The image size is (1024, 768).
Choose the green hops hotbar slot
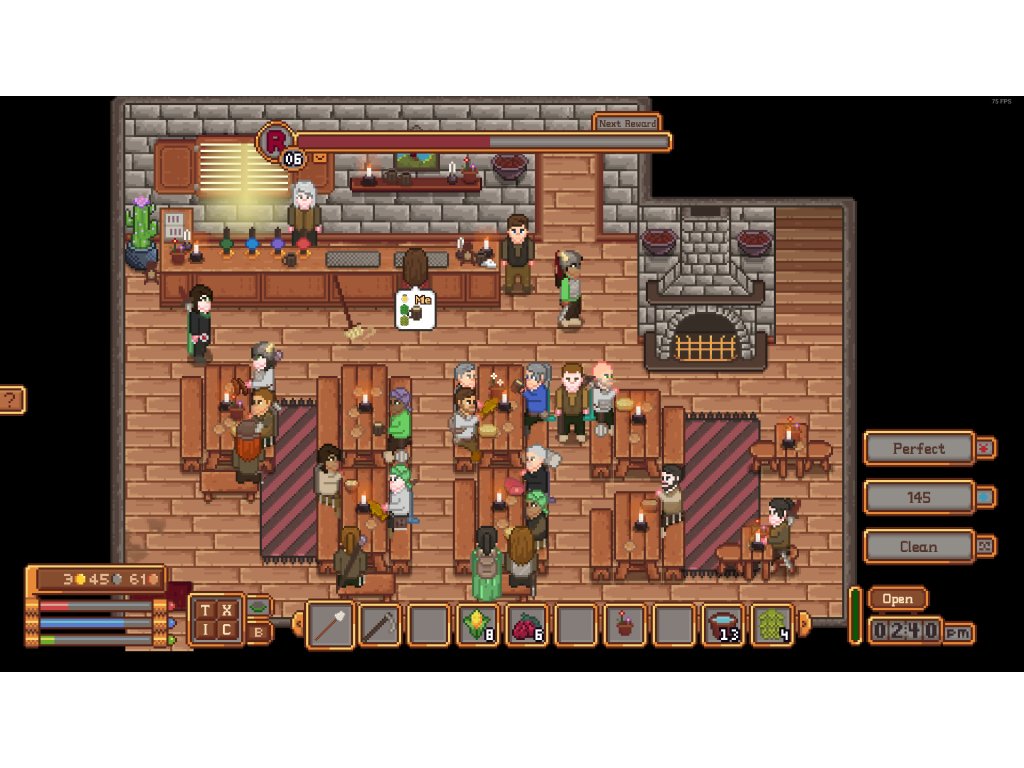tap(772, 626)
